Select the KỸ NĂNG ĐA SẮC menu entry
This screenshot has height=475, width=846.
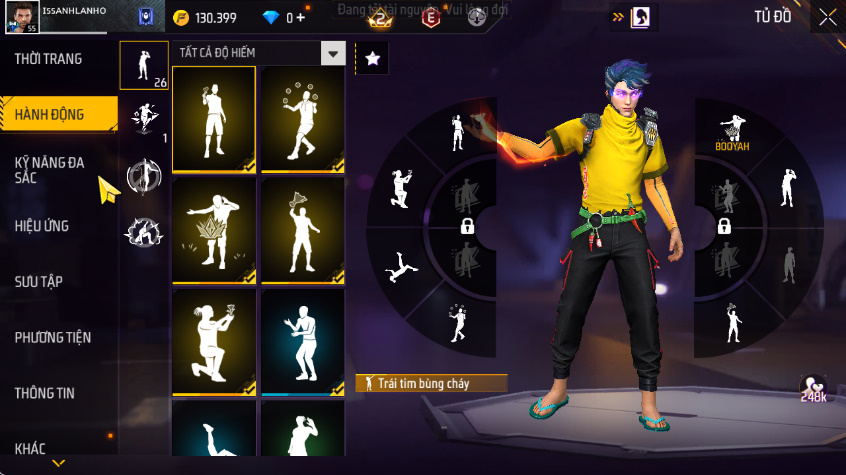(48, 170)
